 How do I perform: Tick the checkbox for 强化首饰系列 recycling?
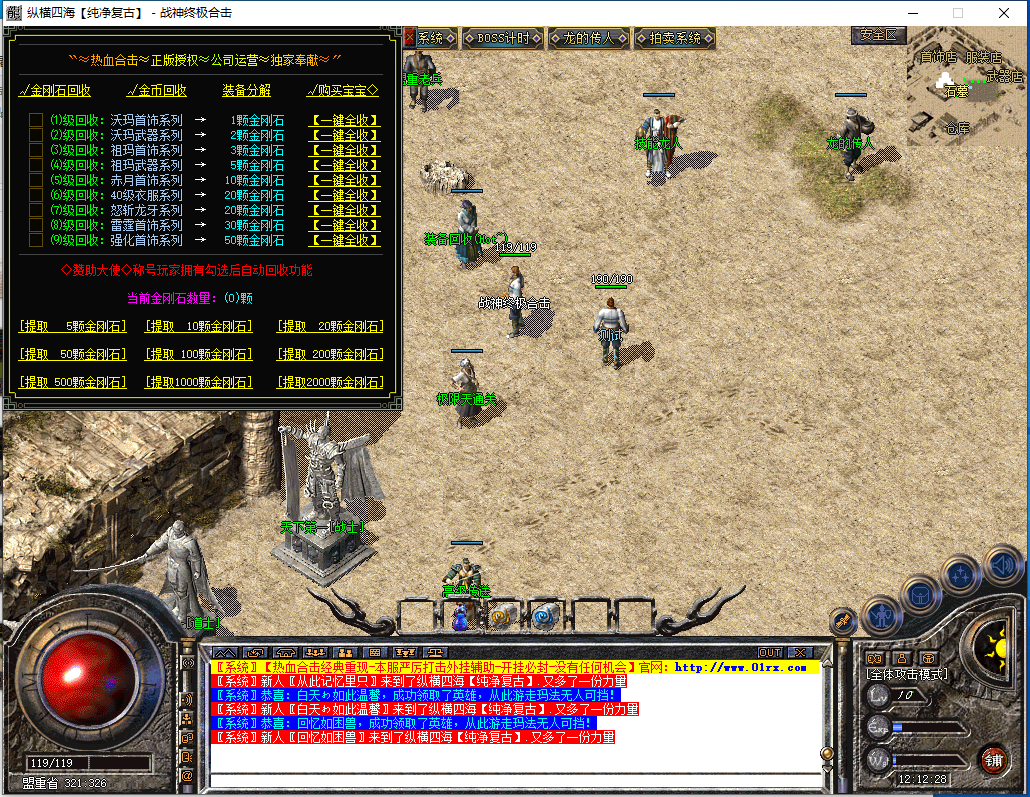coord(36,240)
